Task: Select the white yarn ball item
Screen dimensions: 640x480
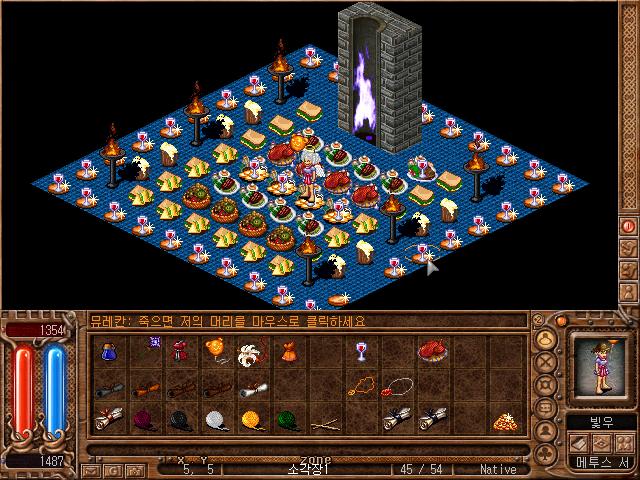Action: click(x=215, y=420)
